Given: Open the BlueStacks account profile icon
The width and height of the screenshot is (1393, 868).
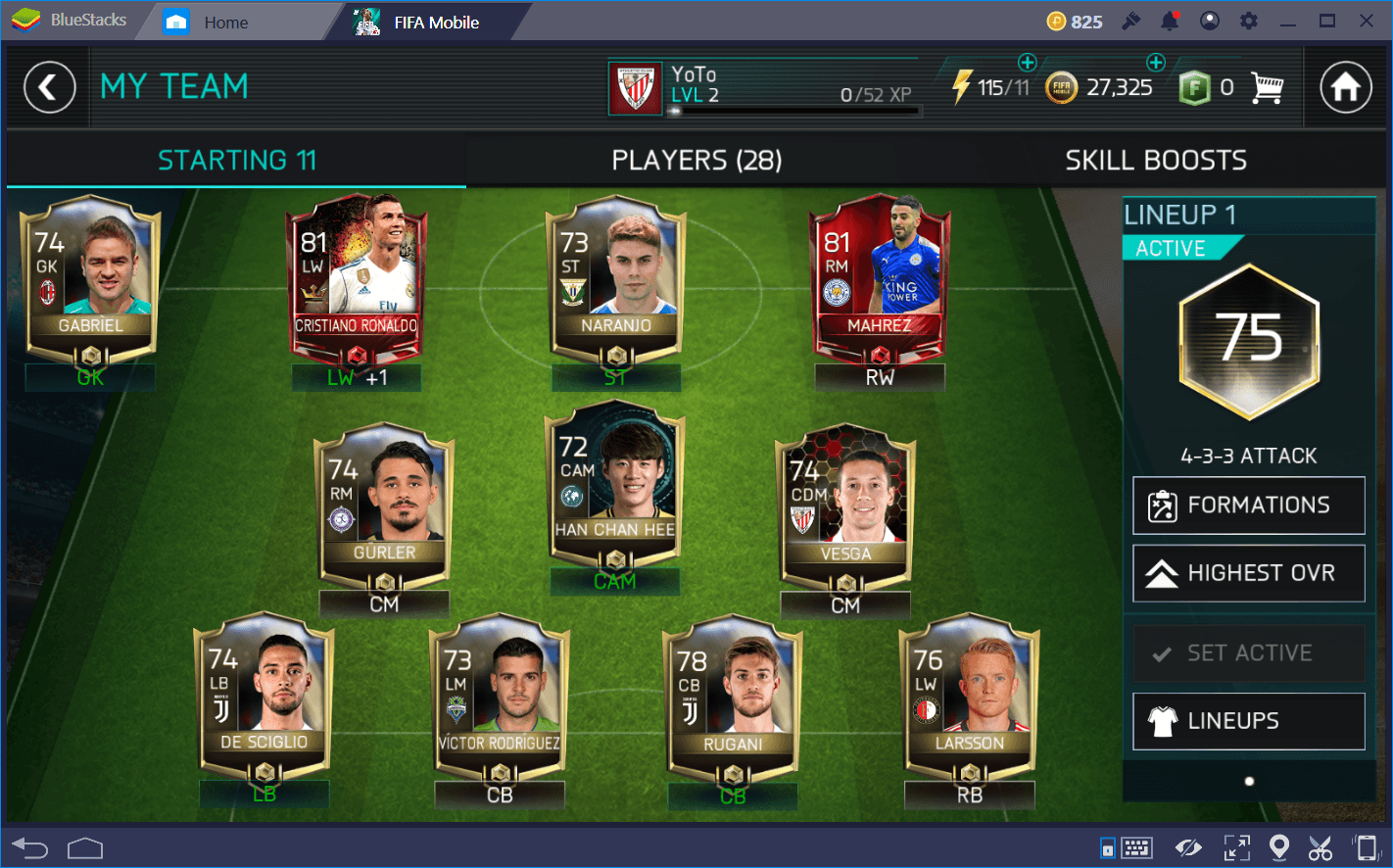Looking at the screenshot, I should tap(1209, 20).
